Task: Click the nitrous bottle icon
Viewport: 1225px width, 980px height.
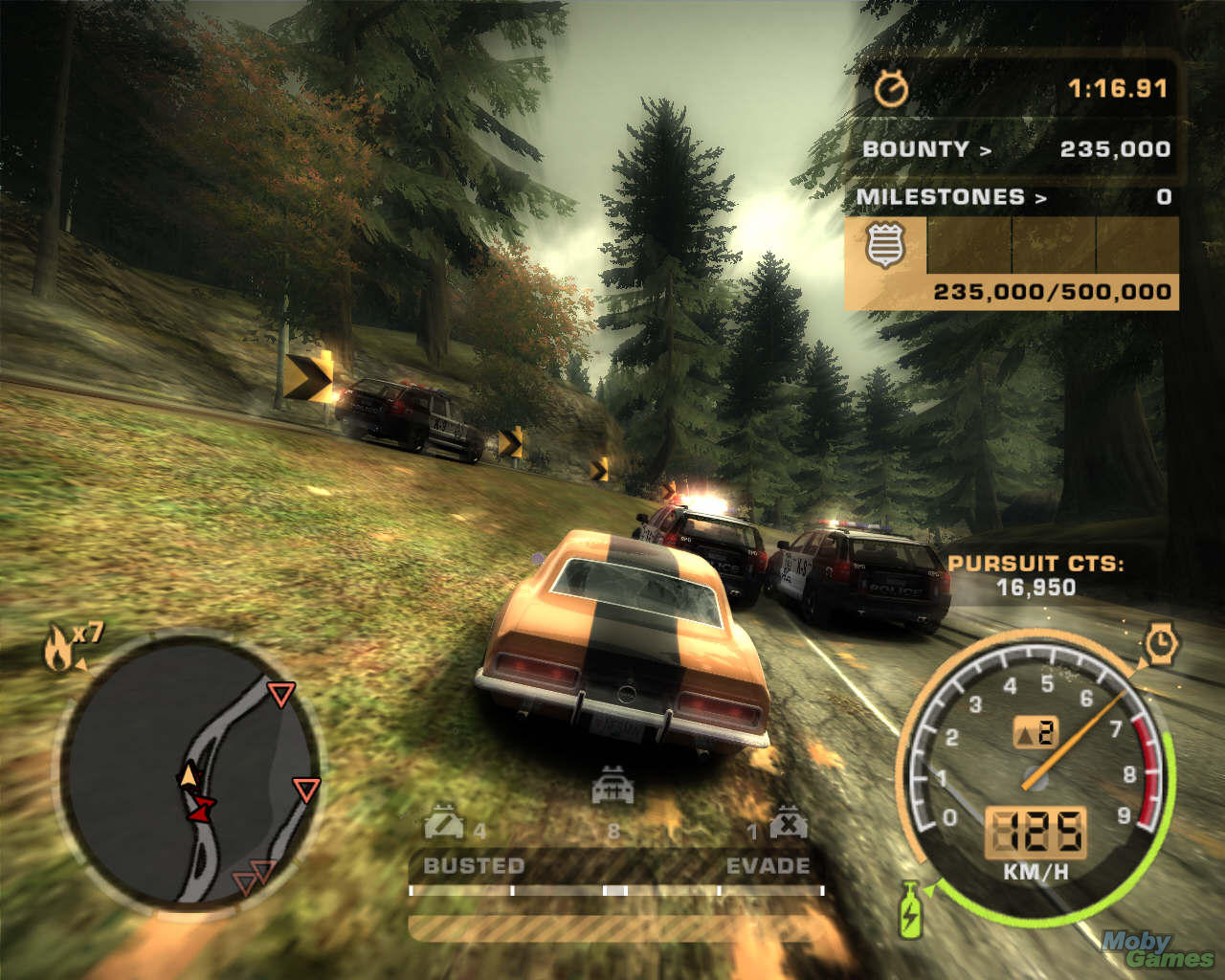Action: click(910, 909)
